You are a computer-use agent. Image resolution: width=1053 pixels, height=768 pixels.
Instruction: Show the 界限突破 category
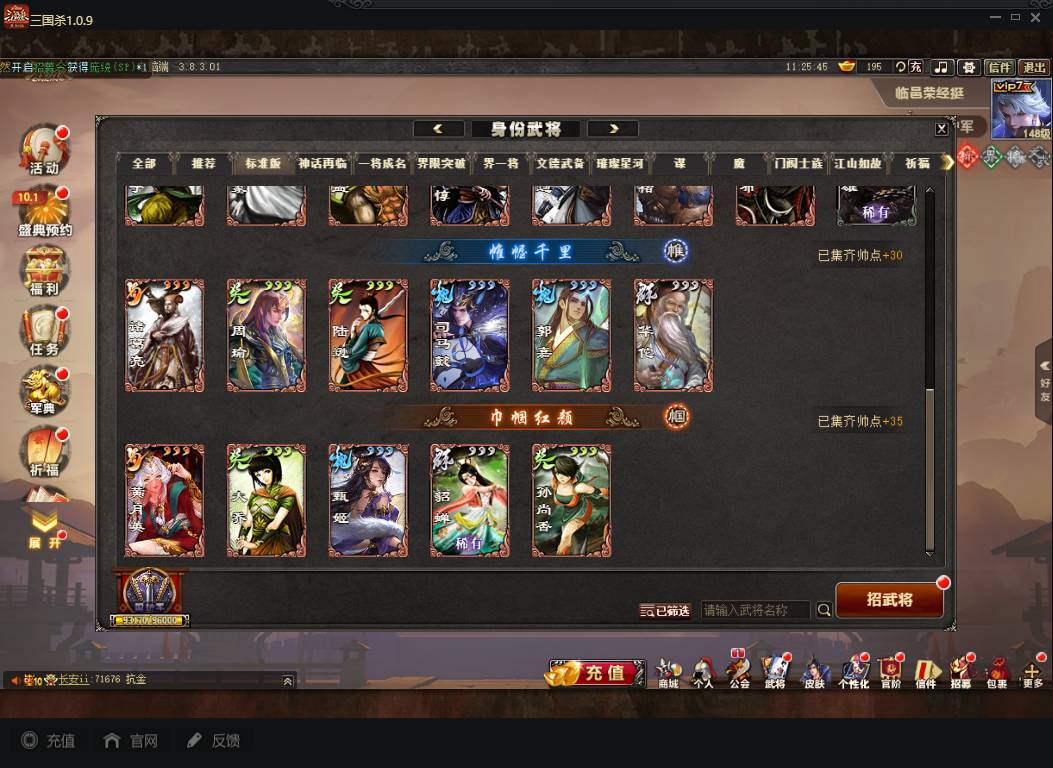pos(440,163)
